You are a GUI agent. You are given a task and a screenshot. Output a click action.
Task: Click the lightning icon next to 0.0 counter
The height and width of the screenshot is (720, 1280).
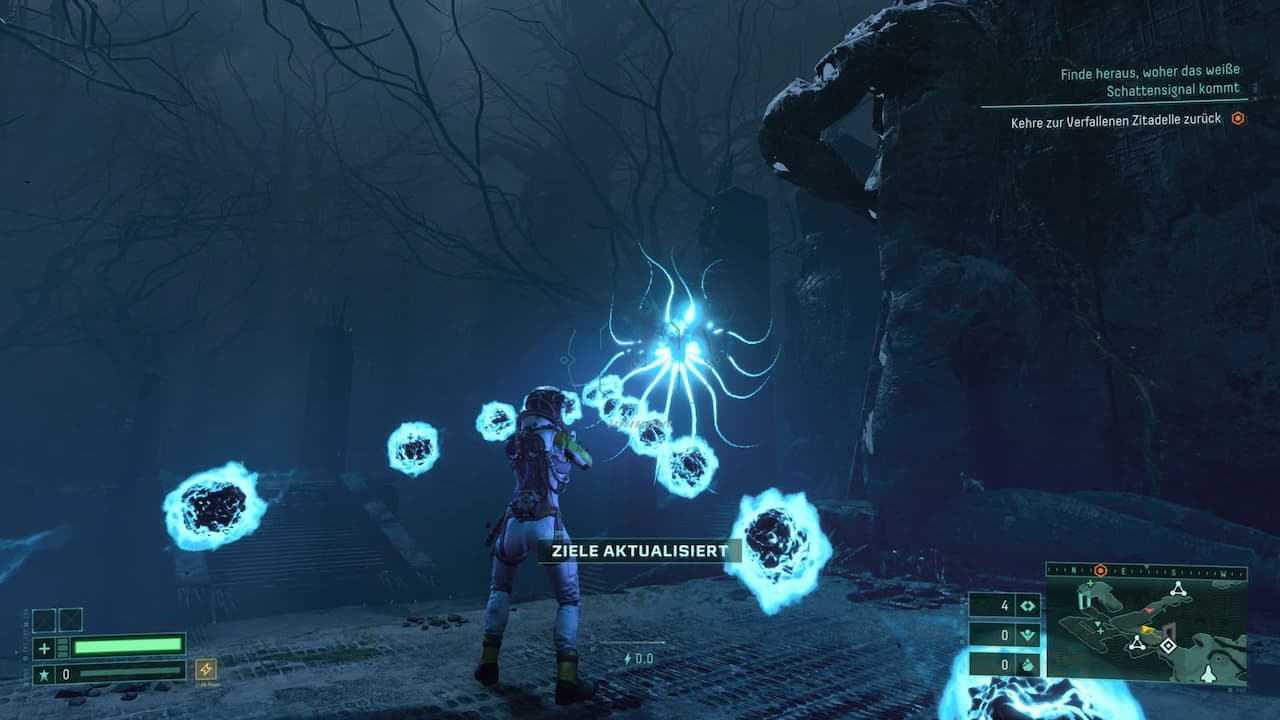click(x=626, y=658)
